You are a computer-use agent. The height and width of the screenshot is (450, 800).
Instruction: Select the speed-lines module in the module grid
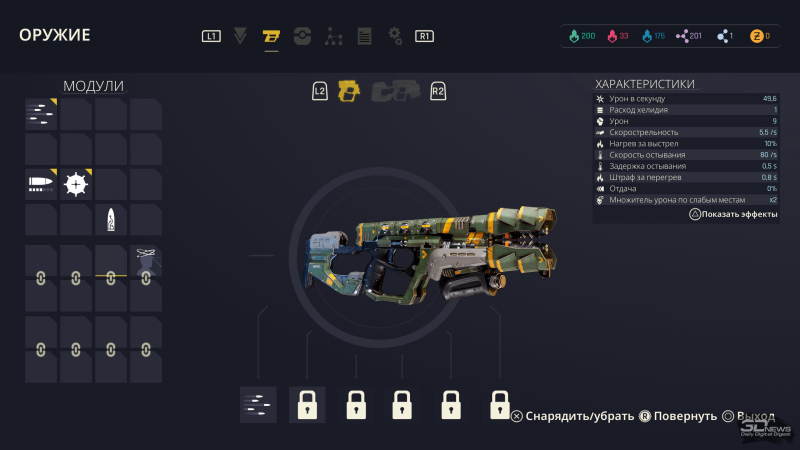[40, 114]
